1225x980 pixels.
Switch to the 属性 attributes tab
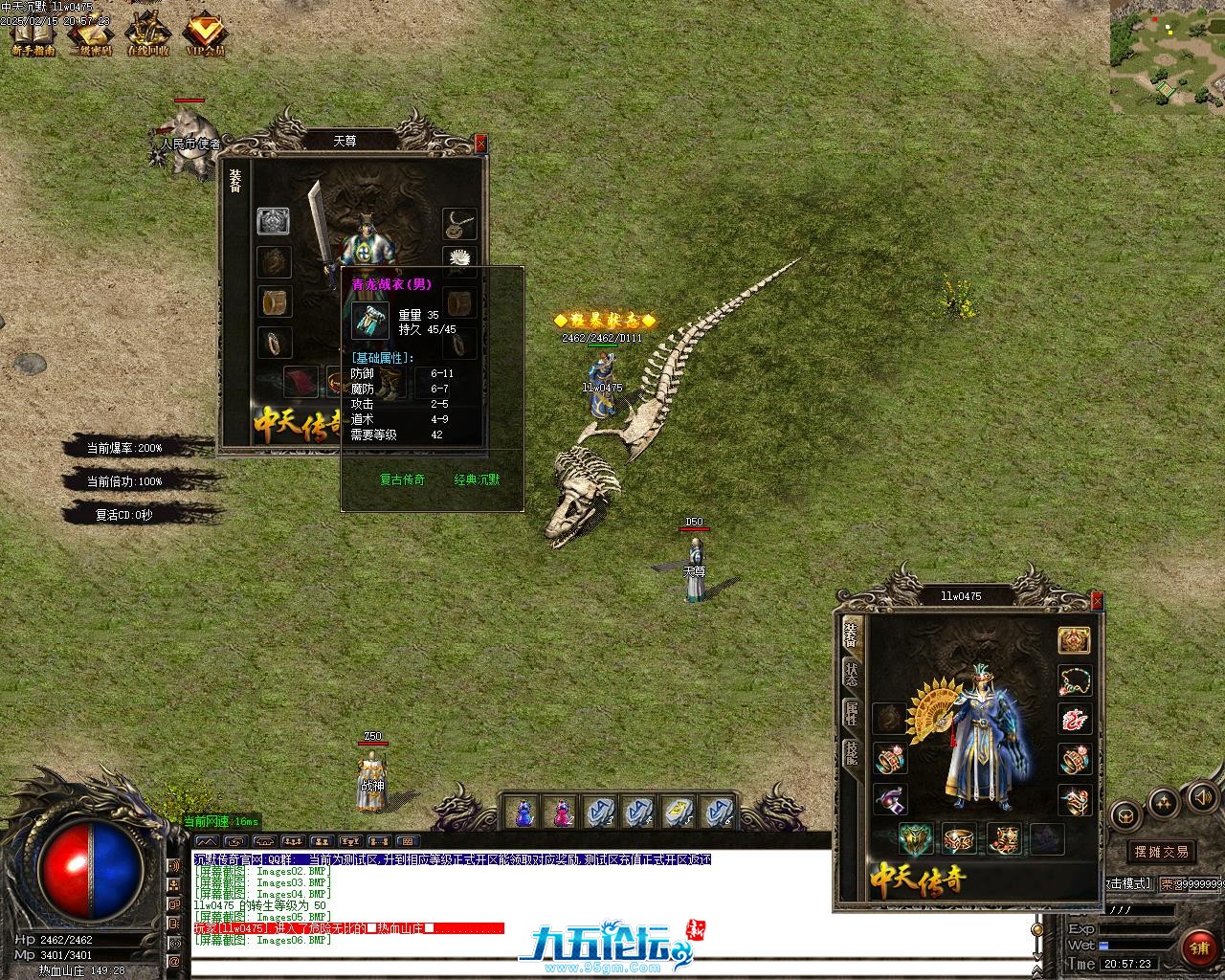point(850,713)
